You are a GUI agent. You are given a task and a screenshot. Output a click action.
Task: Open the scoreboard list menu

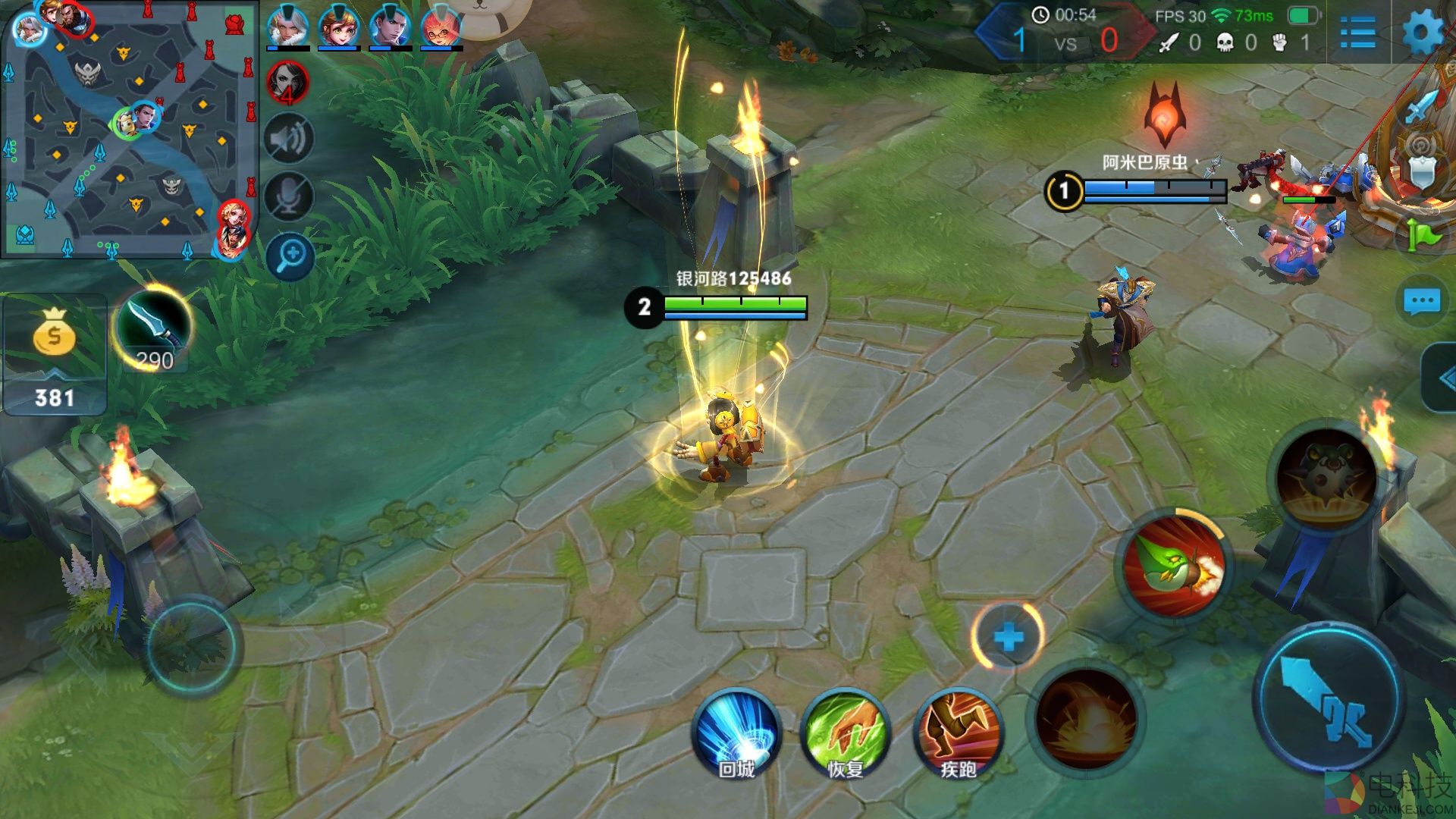coord(1357,32)
